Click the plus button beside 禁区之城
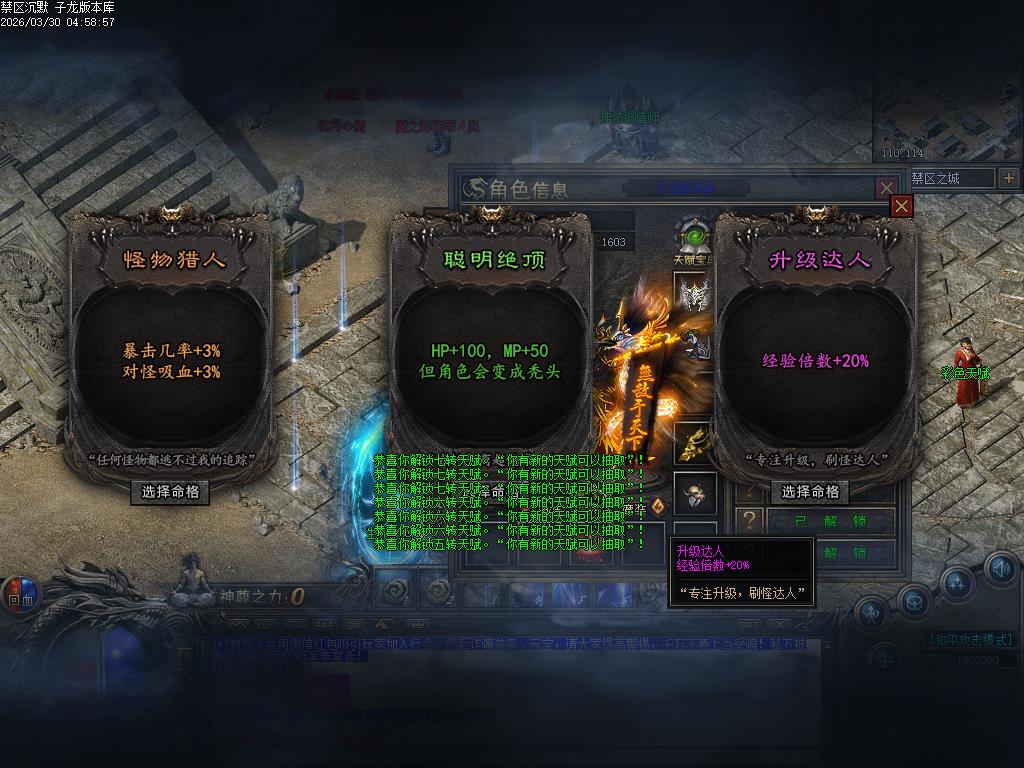Image resolution: width=1024 pixels, height=768 pixels. tap(1008, 178)
